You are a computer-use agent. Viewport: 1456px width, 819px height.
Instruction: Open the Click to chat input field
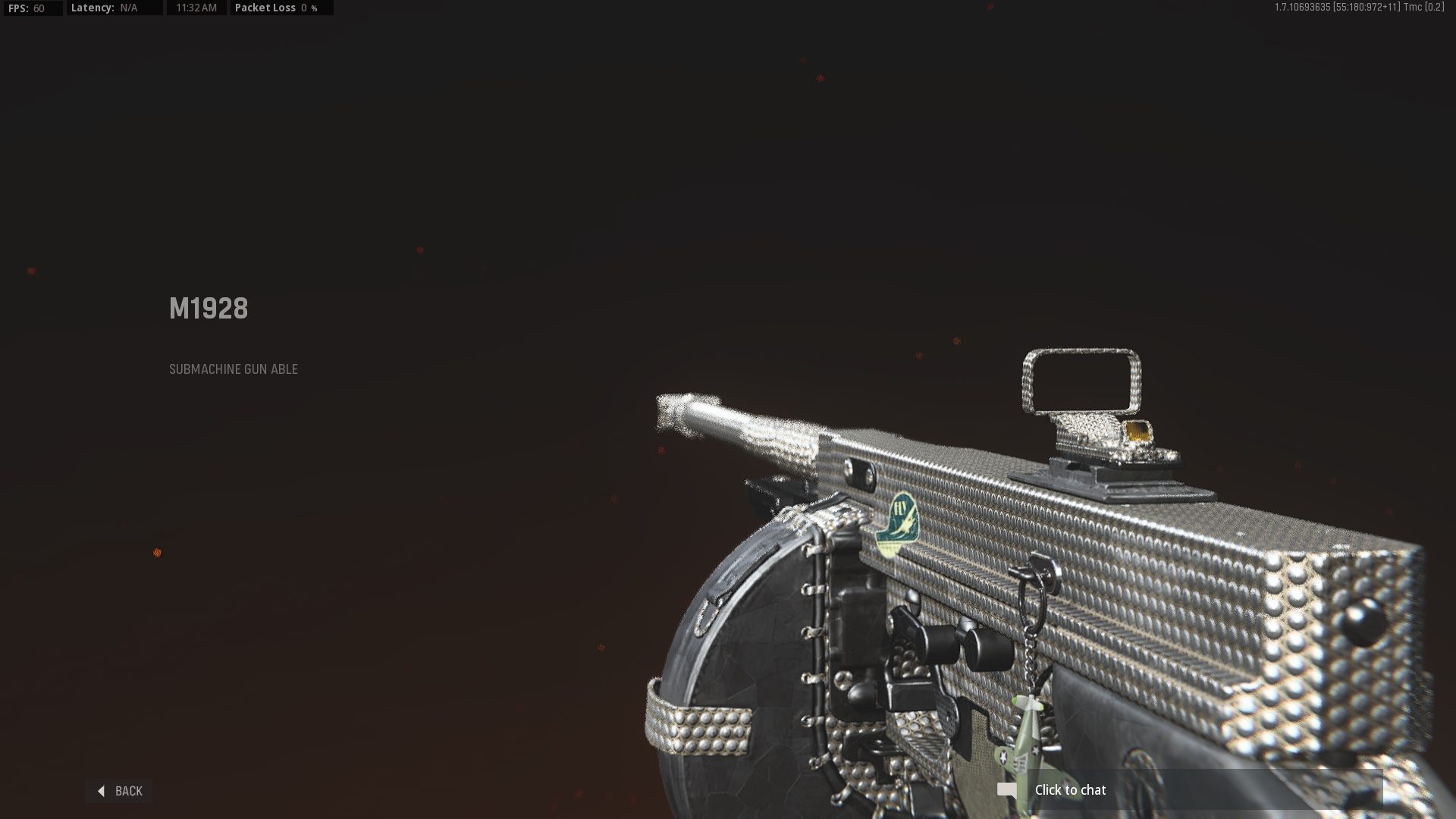point(1071,789)
